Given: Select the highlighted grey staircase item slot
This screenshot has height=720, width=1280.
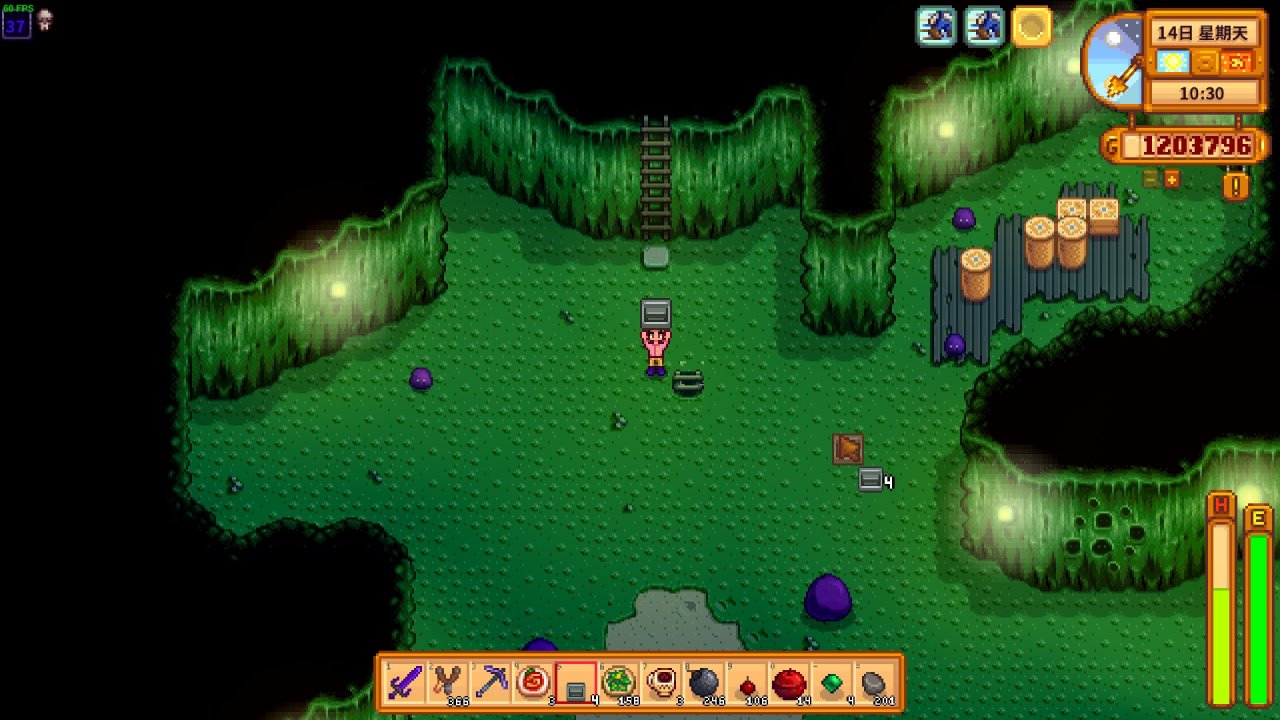Looking at the screenshot, I should coord(576,683).
